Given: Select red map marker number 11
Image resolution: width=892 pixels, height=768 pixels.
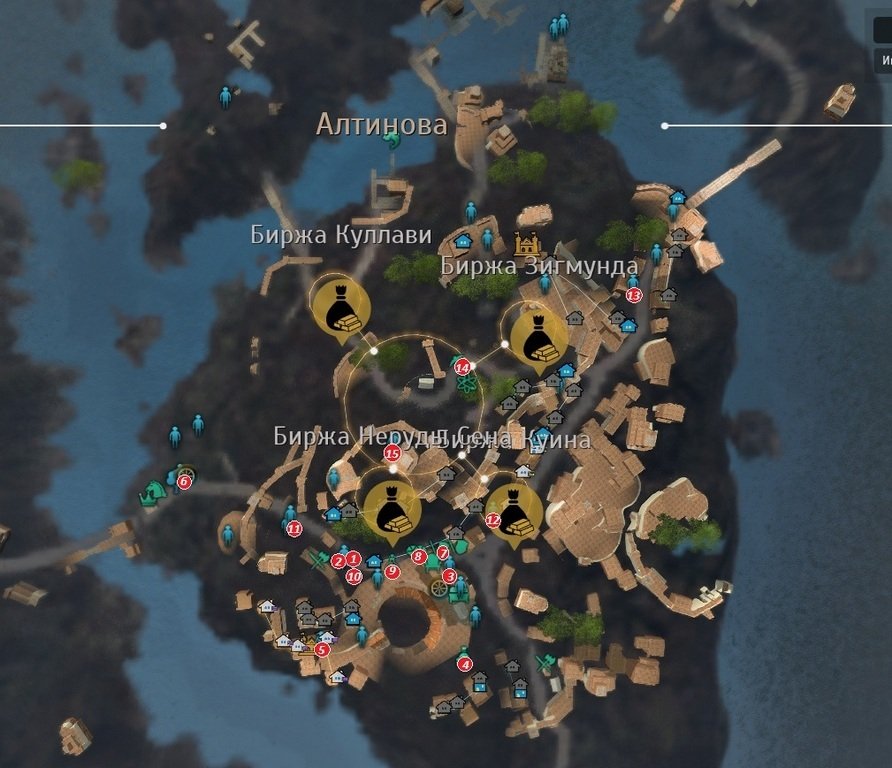Looking at the screenshot, I should pyautogui.click(x=294, y=529).
